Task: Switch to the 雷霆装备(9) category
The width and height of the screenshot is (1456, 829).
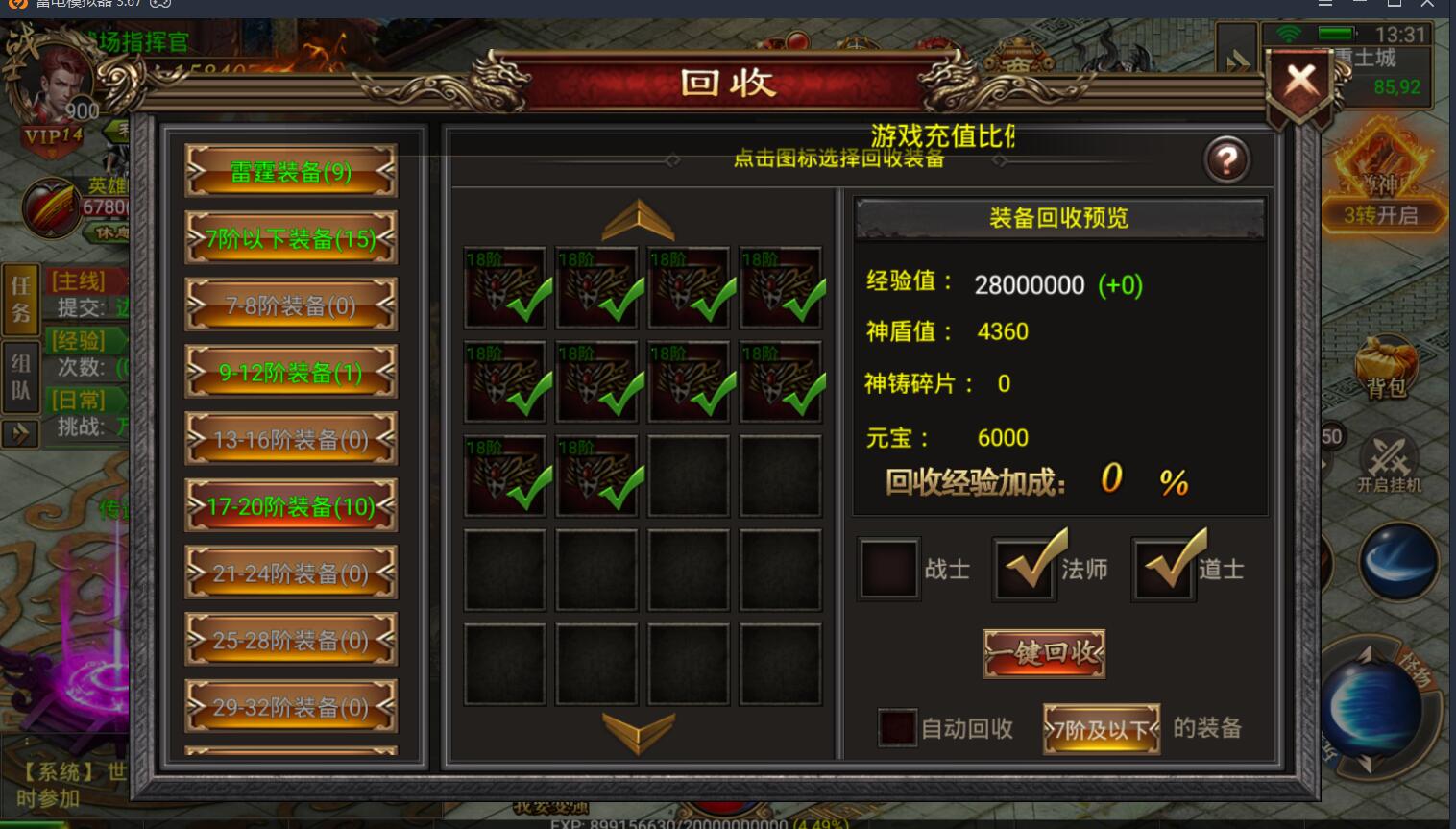Action: [x=289, y=171]
